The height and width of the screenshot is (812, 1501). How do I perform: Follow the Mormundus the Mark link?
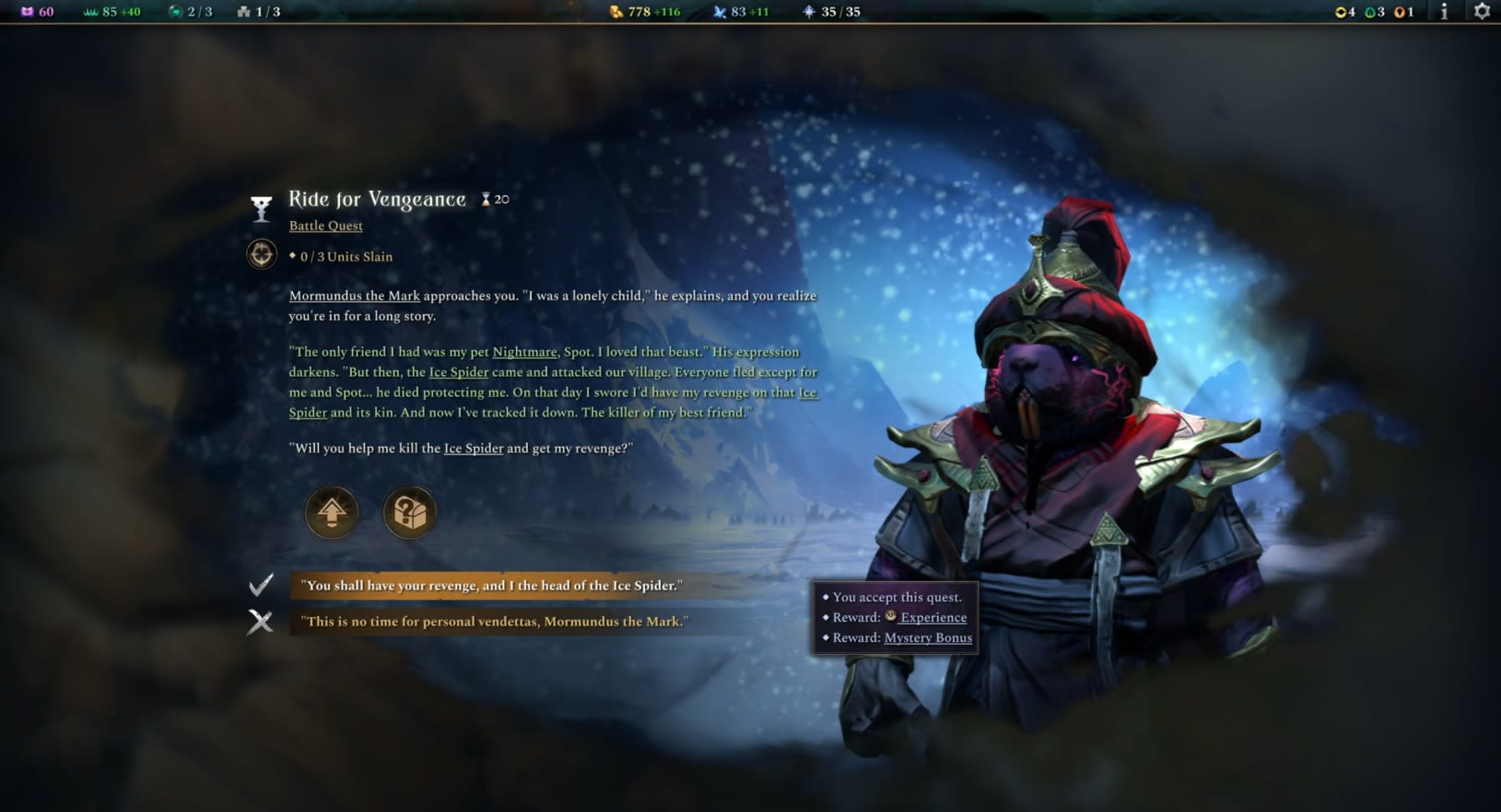pyautogui.click(x=354, y=296)
